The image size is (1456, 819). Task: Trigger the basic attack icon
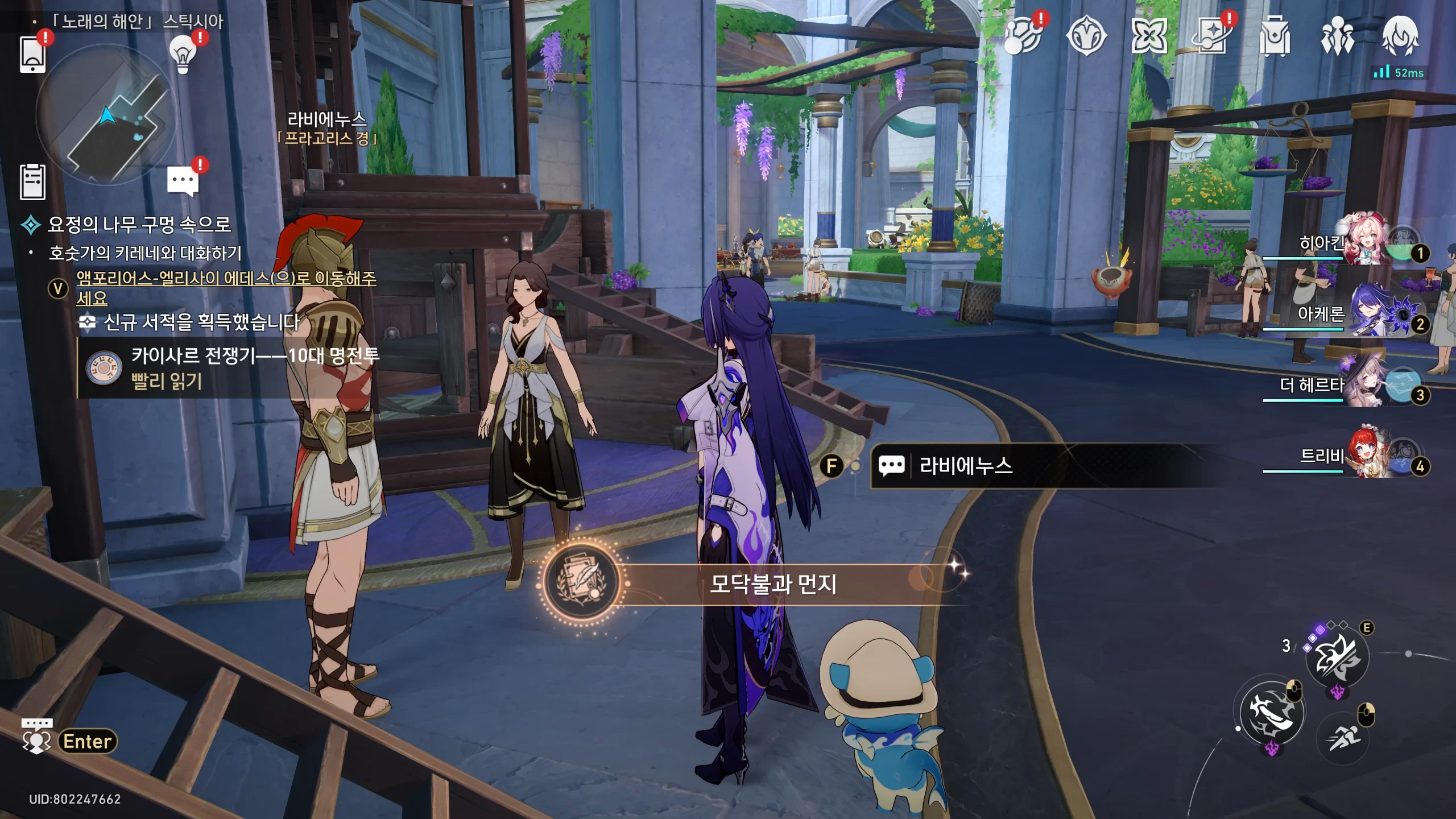(1272, 713)
